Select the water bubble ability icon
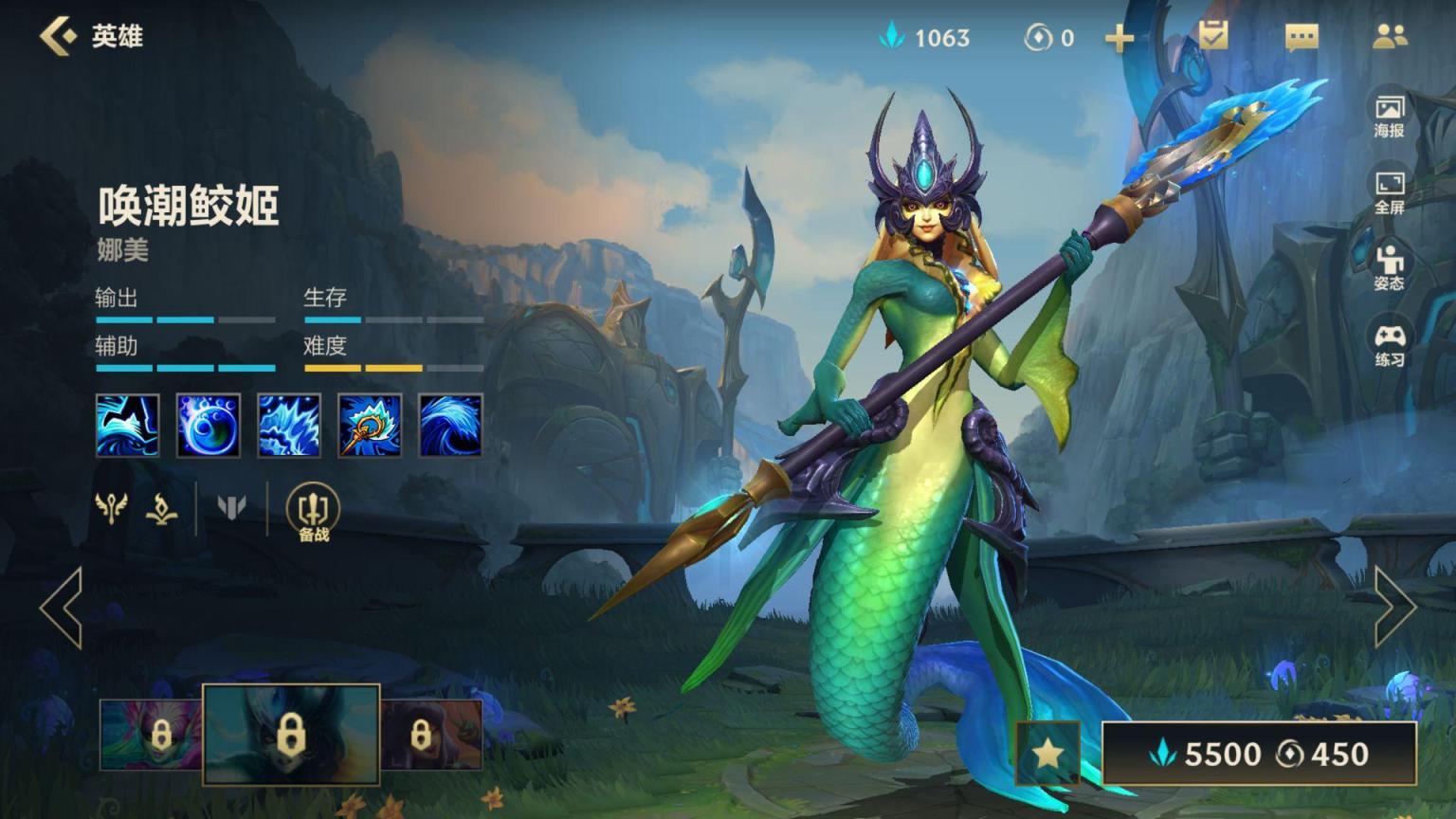The width and height of the screenshot is (1456, 819). pos(208,426)
